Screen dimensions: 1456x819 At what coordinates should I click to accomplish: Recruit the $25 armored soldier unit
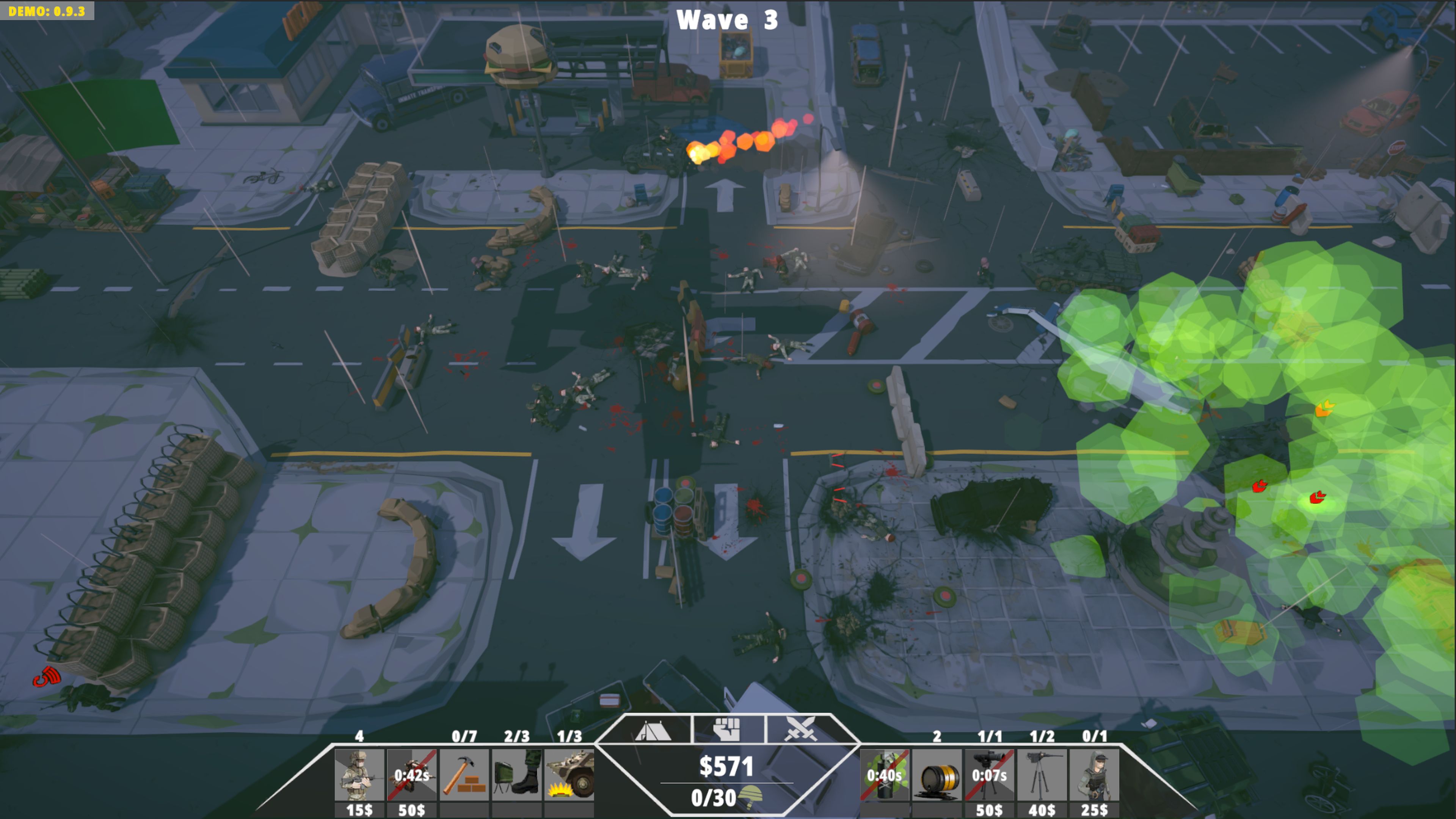1094,774
